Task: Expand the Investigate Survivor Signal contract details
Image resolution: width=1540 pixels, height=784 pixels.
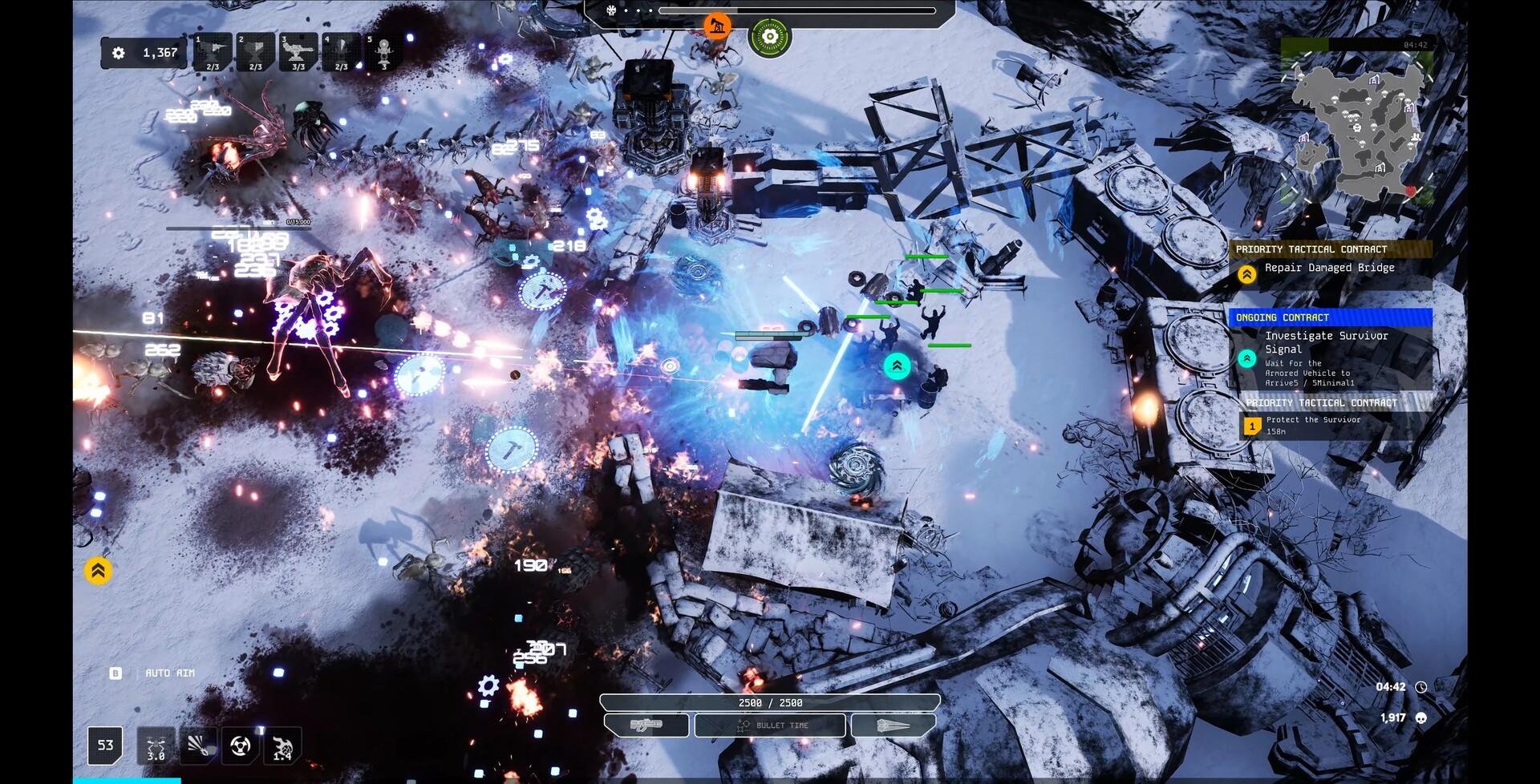Action: [1246, 358]
